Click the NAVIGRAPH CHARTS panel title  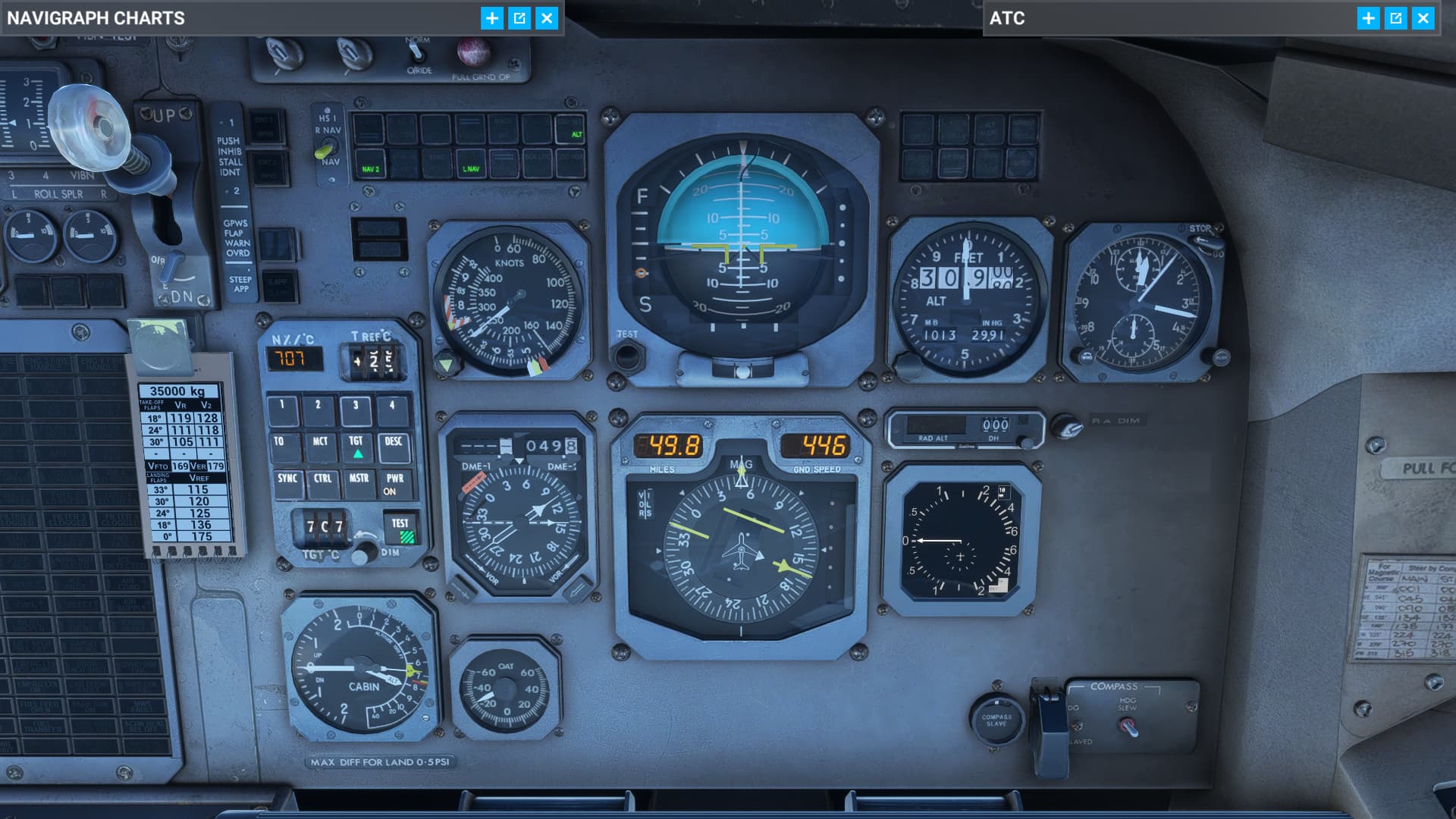pos(95,18)
